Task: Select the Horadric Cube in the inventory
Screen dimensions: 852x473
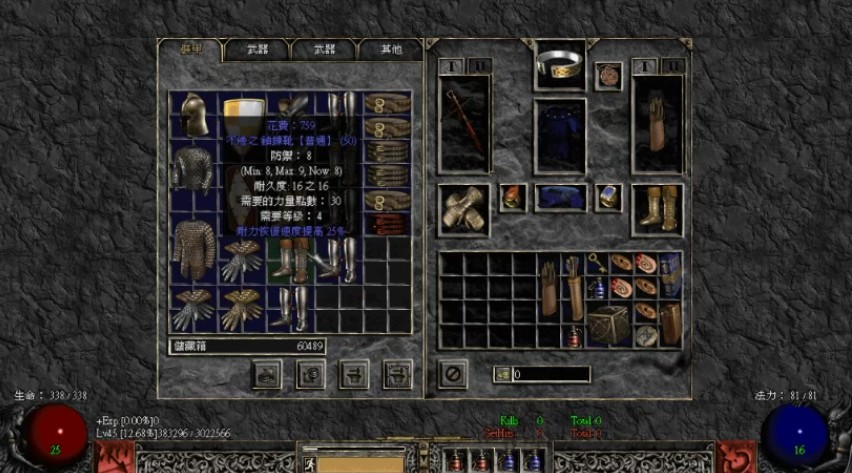Action: coord(608,324)
